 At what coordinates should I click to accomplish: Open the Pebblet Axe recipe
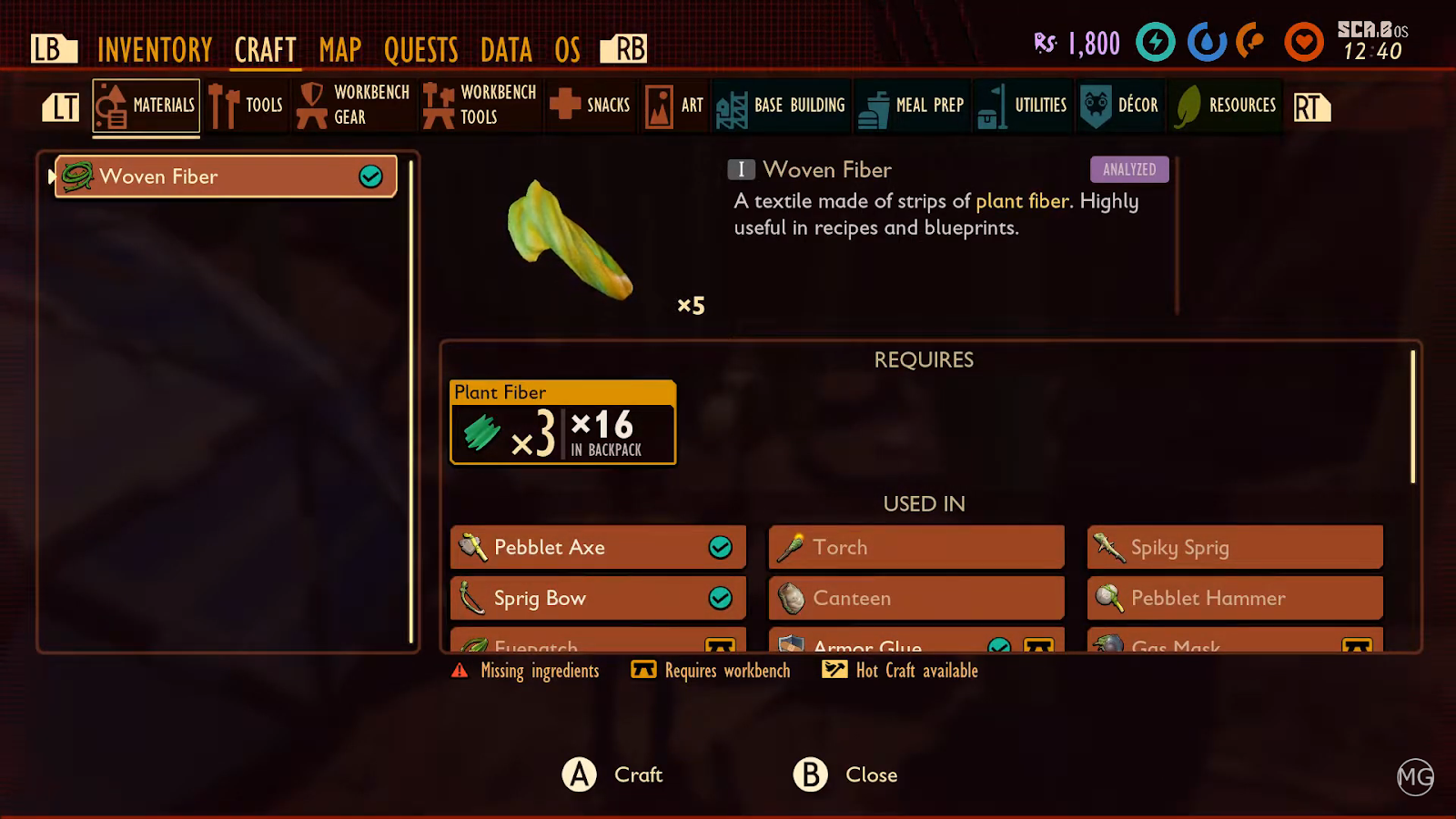pyautogui.click(x=598, y=547)
